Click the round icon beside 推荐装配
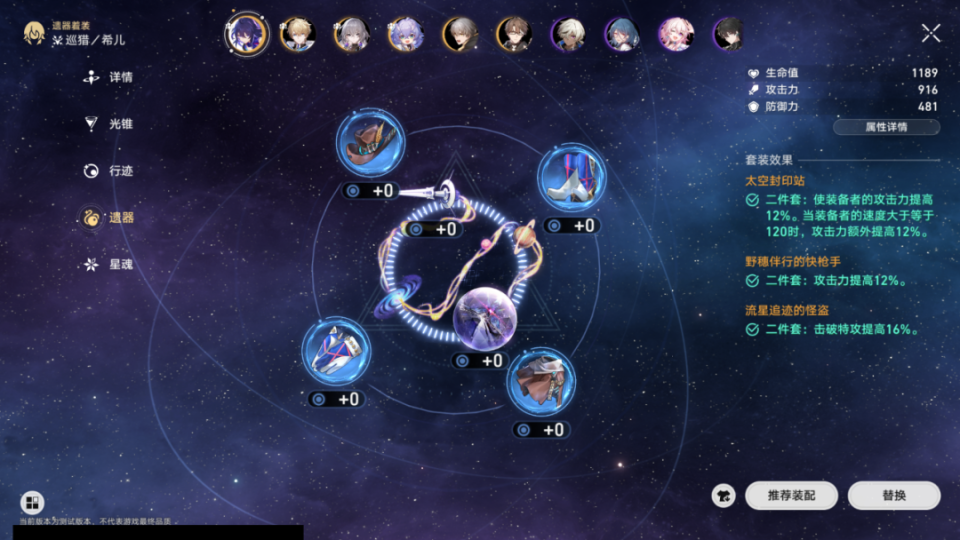This screenshot has width=960, height=540. 724,495
